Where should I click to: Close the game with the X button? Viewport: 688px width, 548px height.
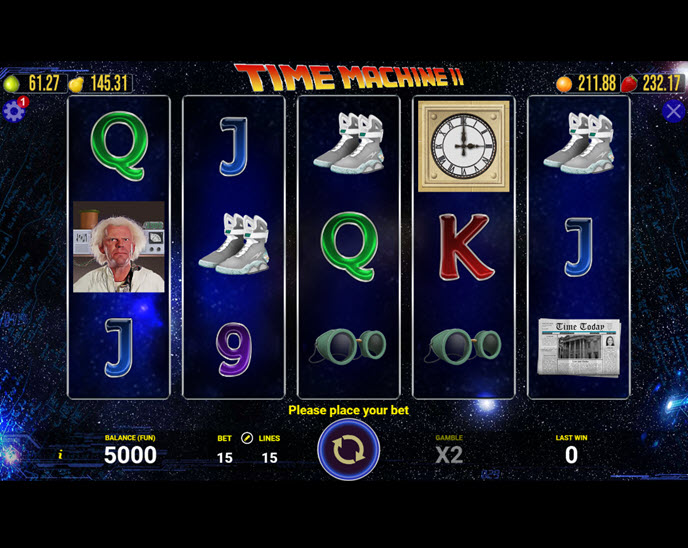click(673, 111)
